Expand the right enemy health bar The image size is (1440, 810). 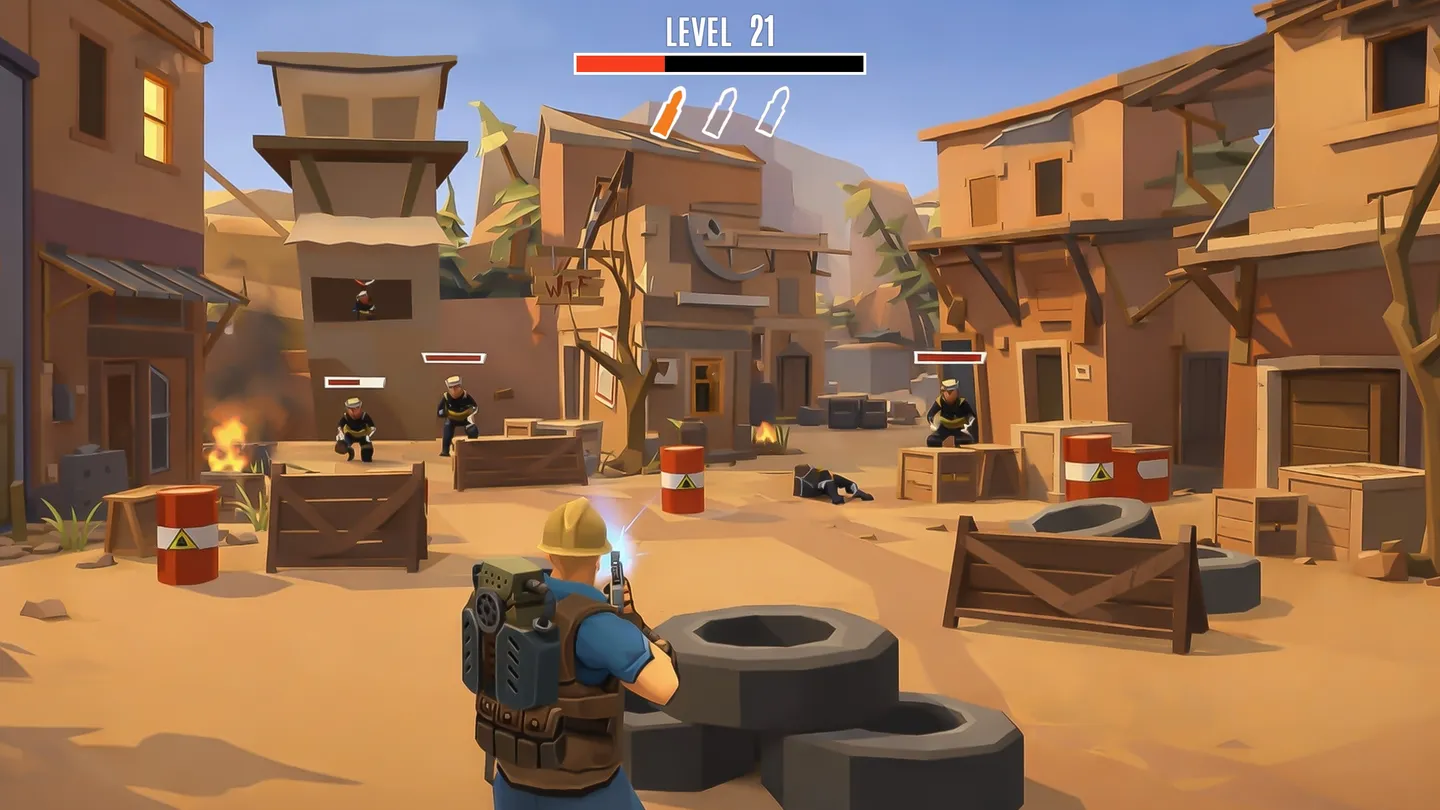951,356
